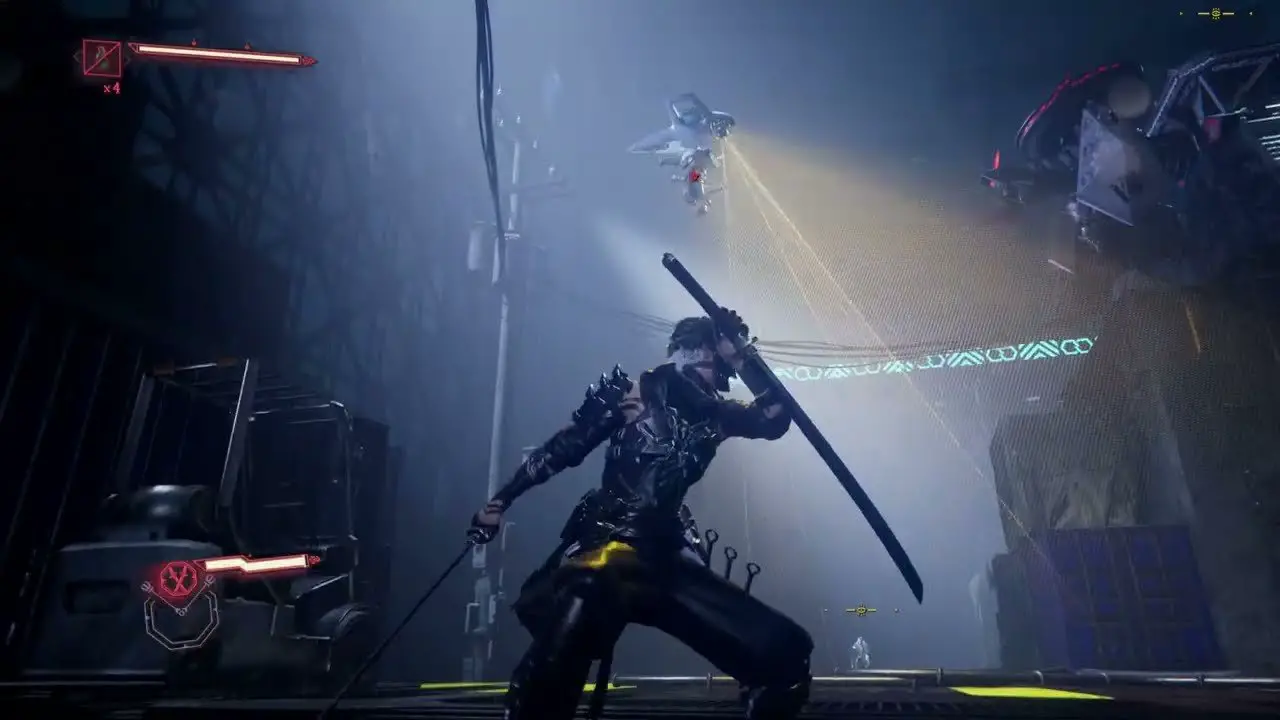Screen dimensions: 1280x720
Task: Select the red consumable item slot showing x4
Action: coord(102,59)
